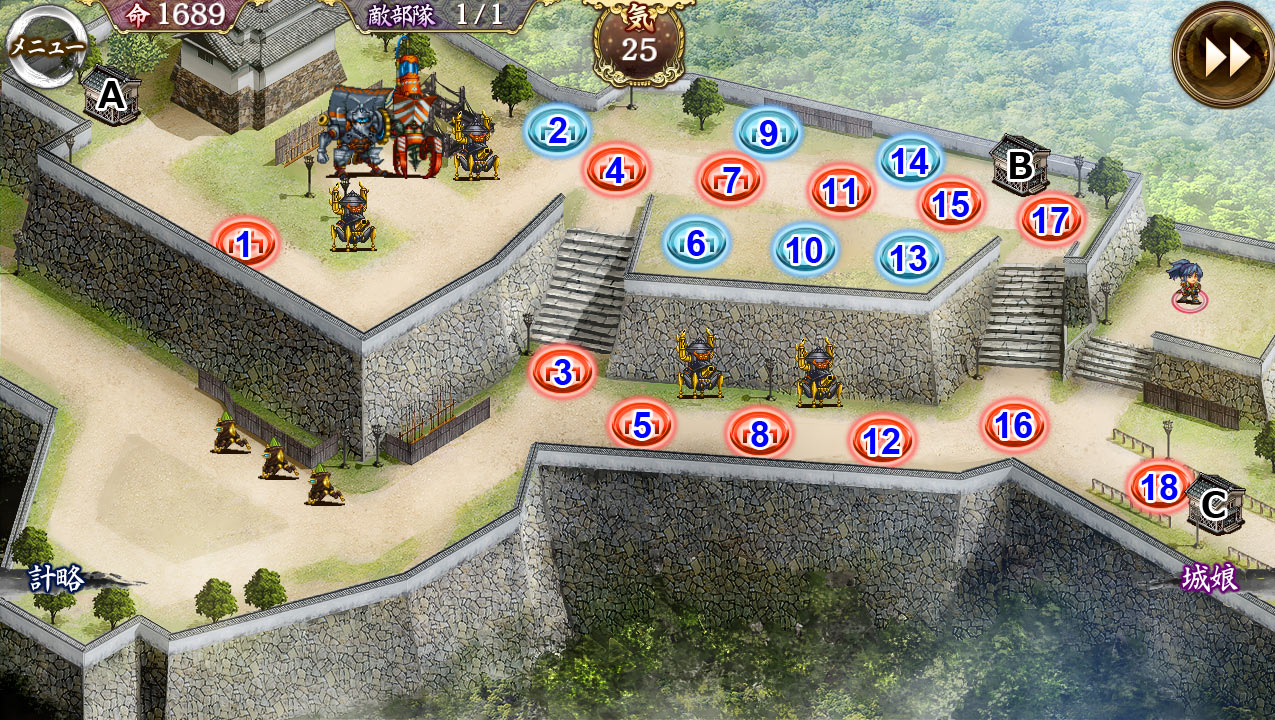1275x720 pixels.
Task: Choose red deployment slot 3
Action: tap(563, 372)
